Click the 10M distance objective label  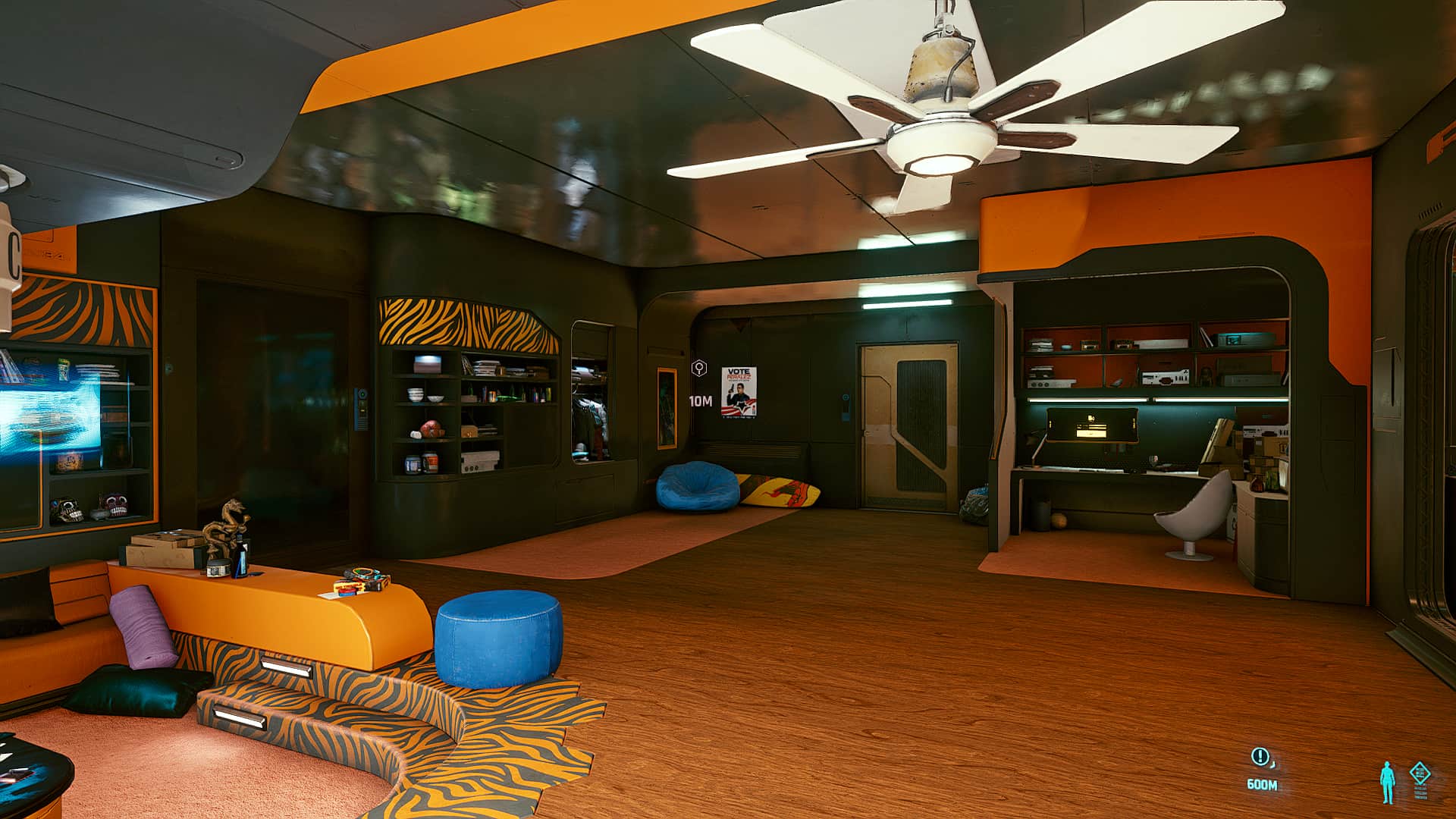701,402
